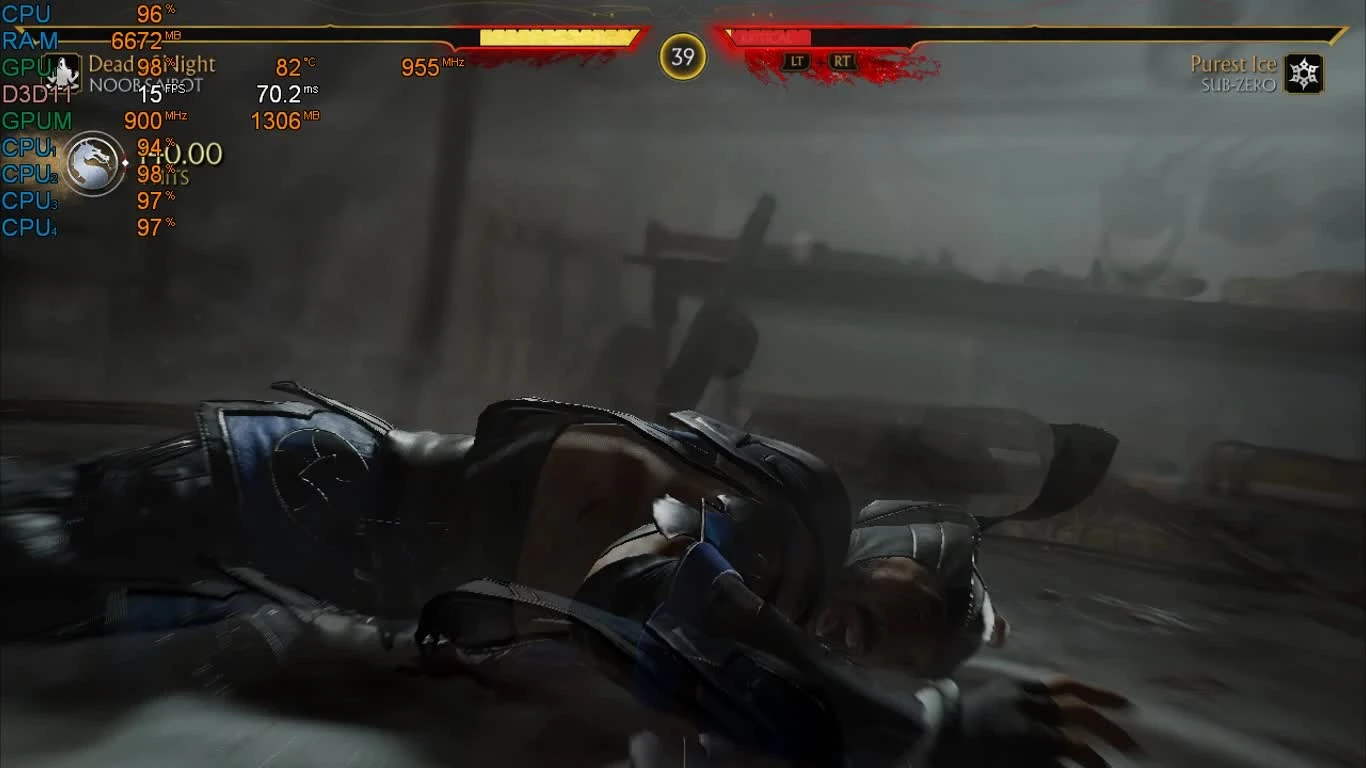This screenshot has height=768, width=1366.
Task: Select the CPU usage label in overlay
Action: coord(27,15)
